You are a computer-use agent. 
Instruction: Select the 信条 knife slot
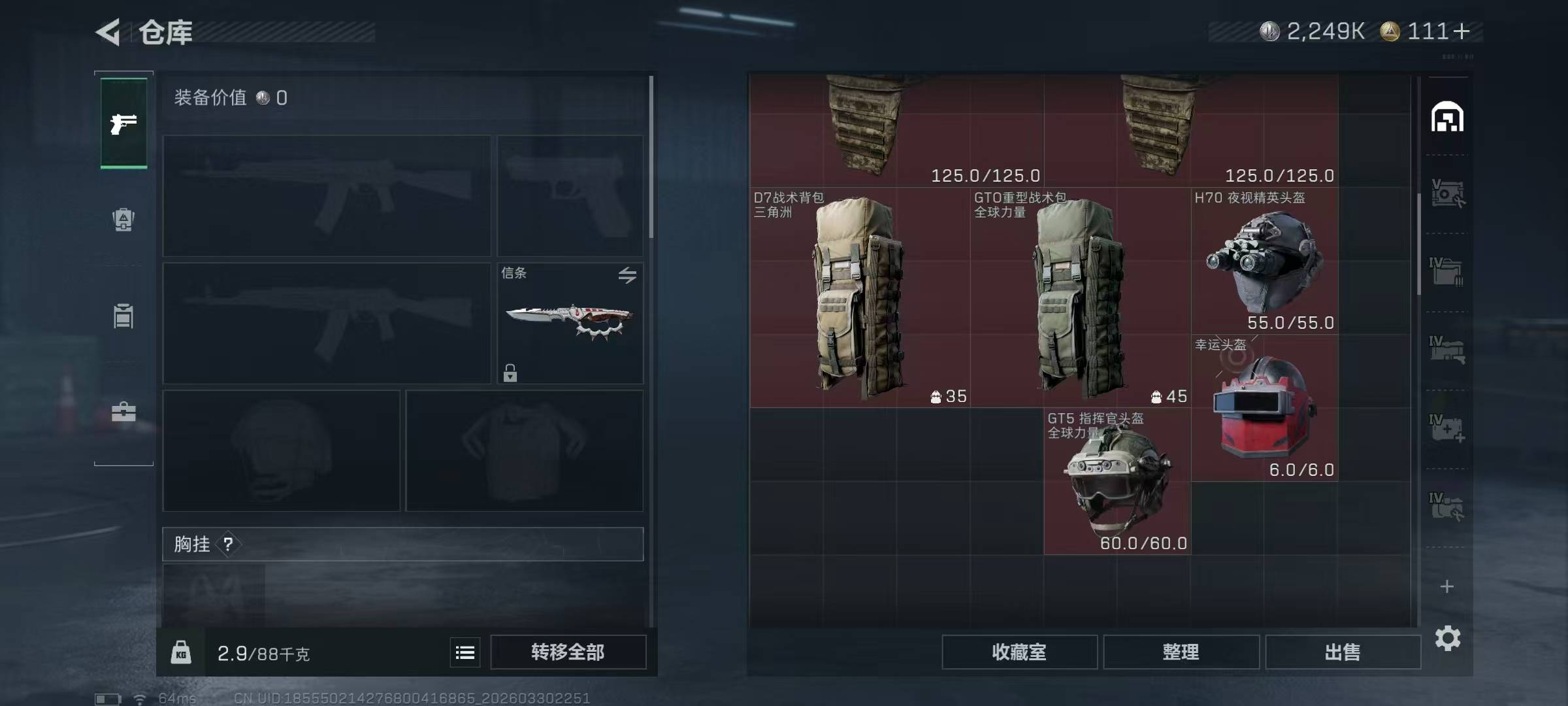pos(570,323)
